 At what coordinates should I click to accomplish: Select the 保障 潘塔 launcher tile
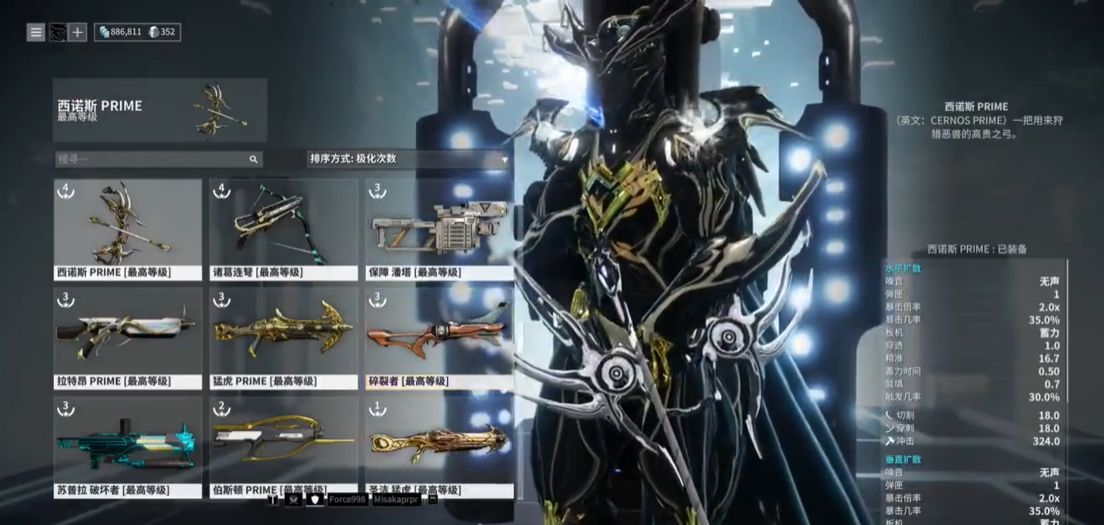pyautogui.click(x=438, y=229)
